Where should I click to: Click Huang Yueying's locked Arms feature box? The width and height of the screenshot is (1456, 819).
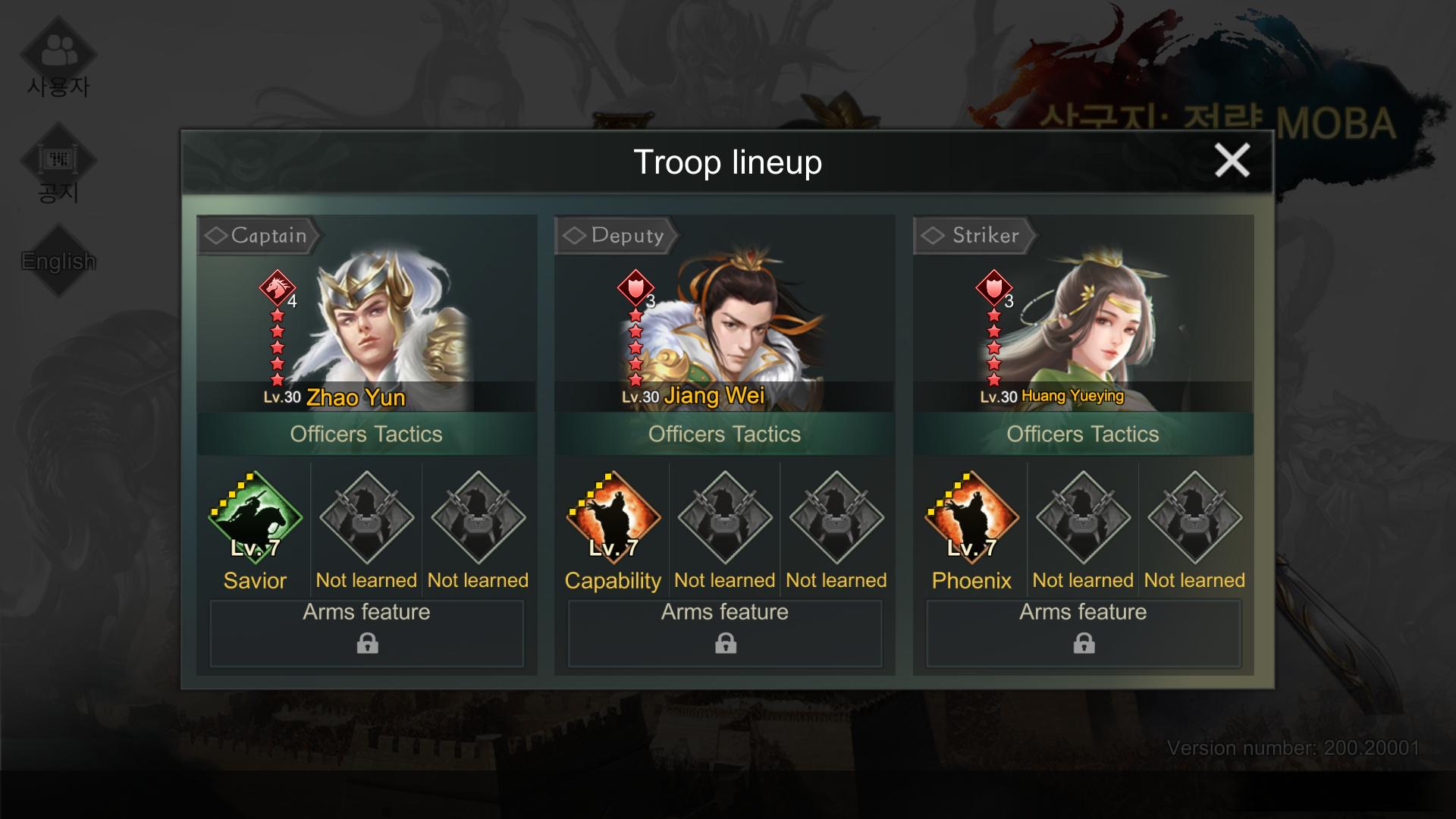(1084, 633)
